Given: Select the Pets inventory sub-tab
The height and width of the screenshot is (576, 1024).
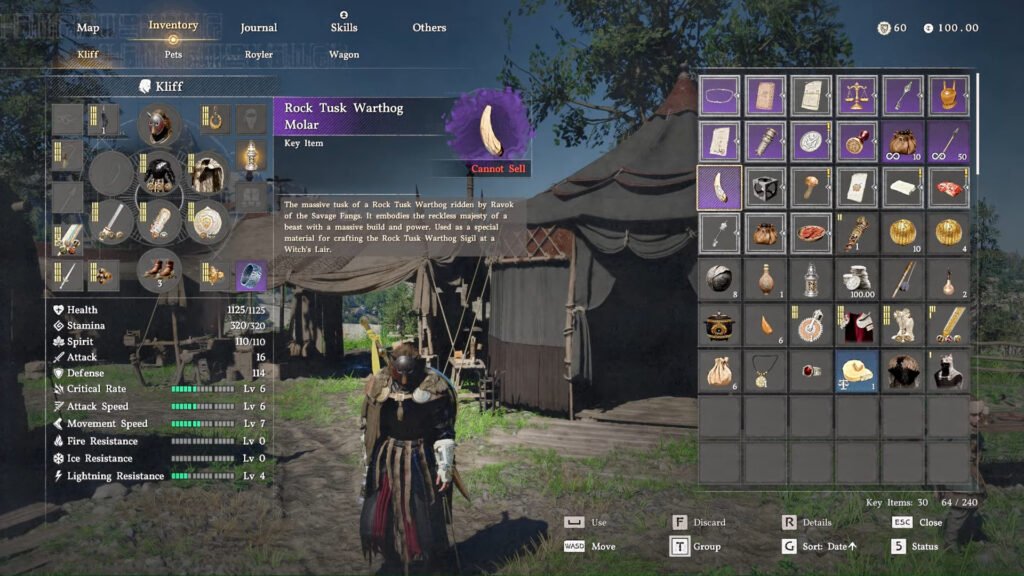Looking at the screenshot, I should click(174, 54).
